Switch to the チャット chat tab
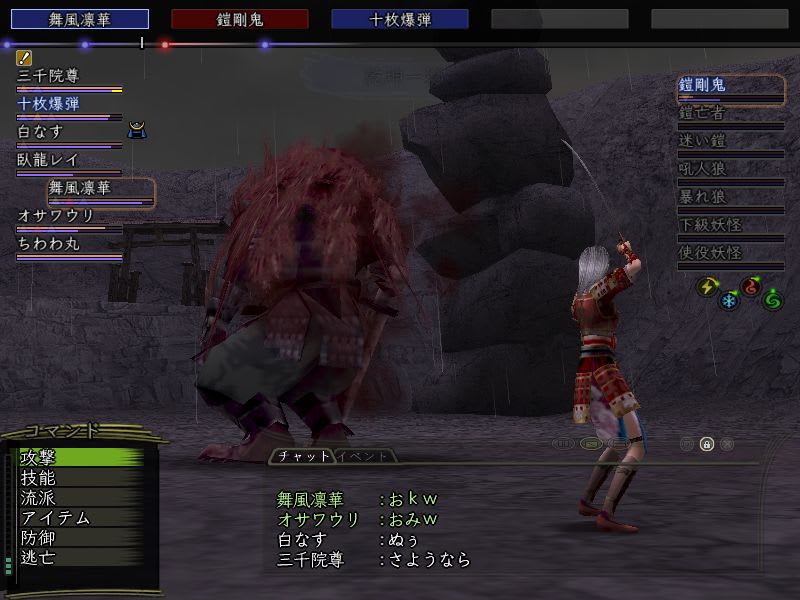800x600 pixels. (x=300, y=457)
